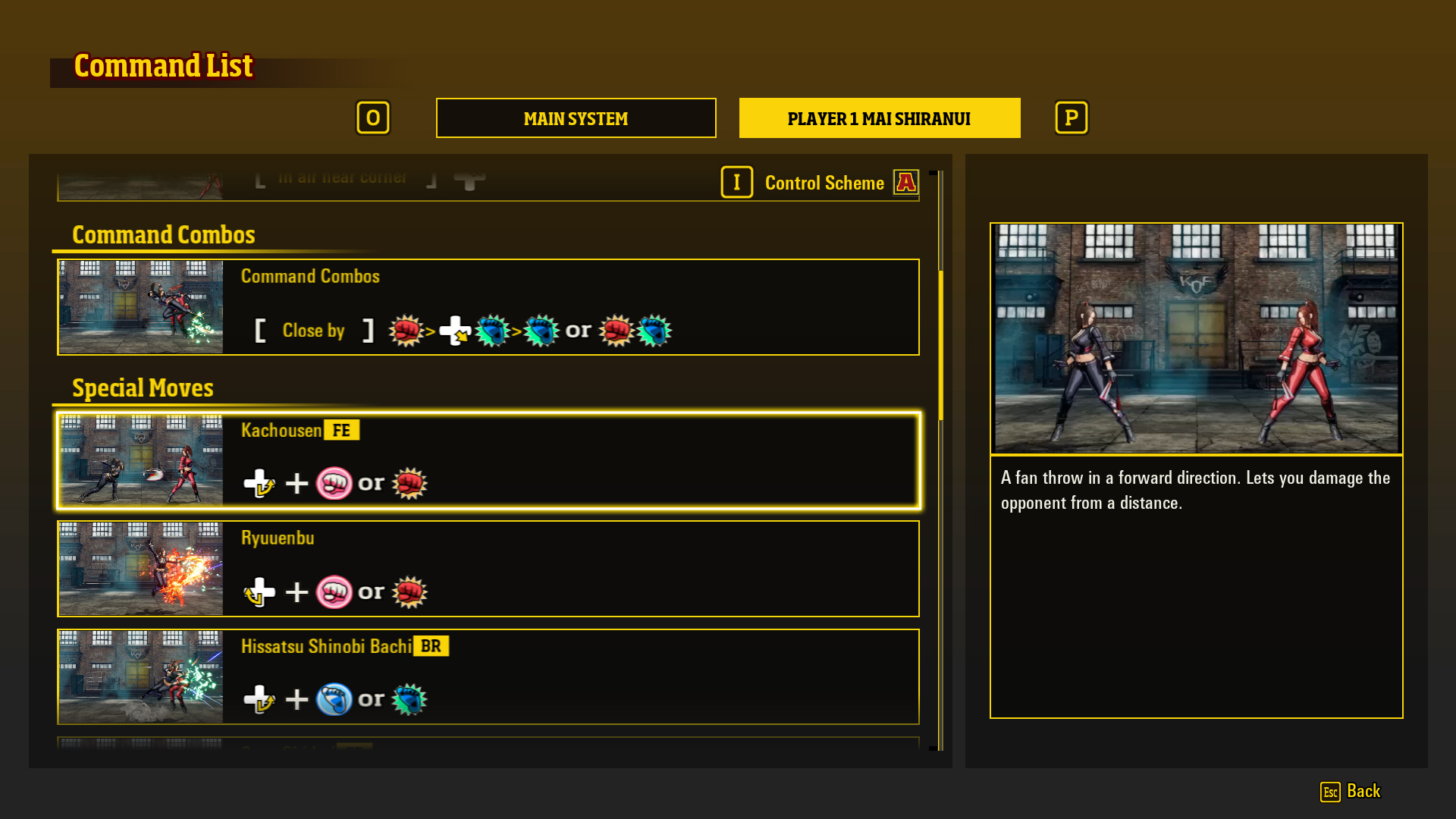
Task: Click the P page-switch icon
Action: (x=1071, y=118)
